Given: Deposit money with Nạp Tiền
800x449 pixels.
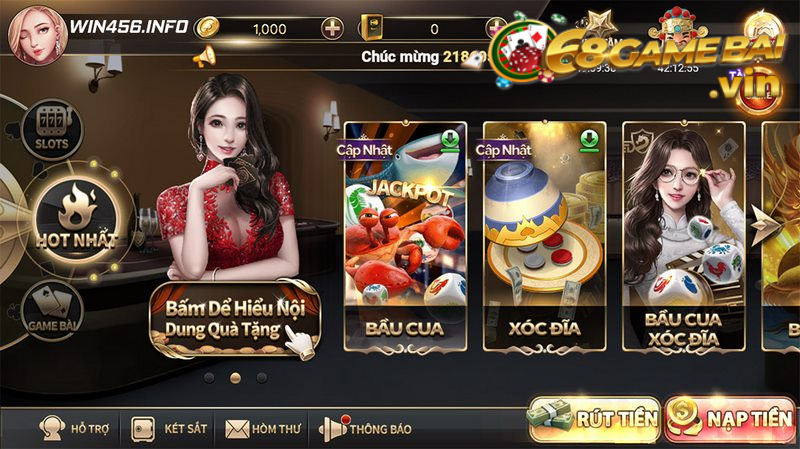Looking at the screenshot, I should (730, 419).
